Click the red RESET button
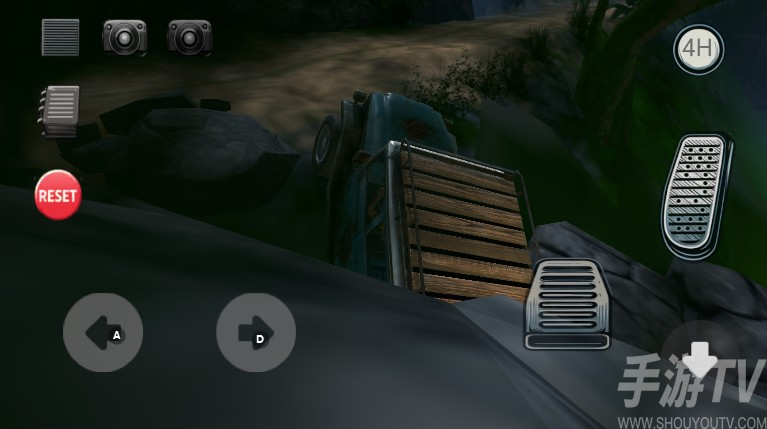Image resolution: width=767 pixels, height=429 pixels. tap(57, 195)
